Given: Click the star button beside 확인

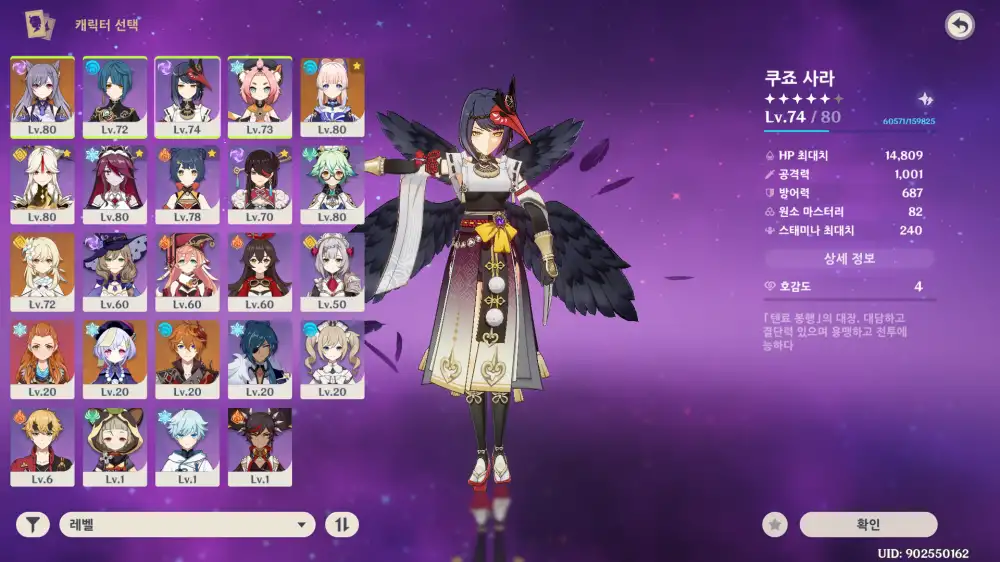Looking at the screenshot, I should pos(774,524).
